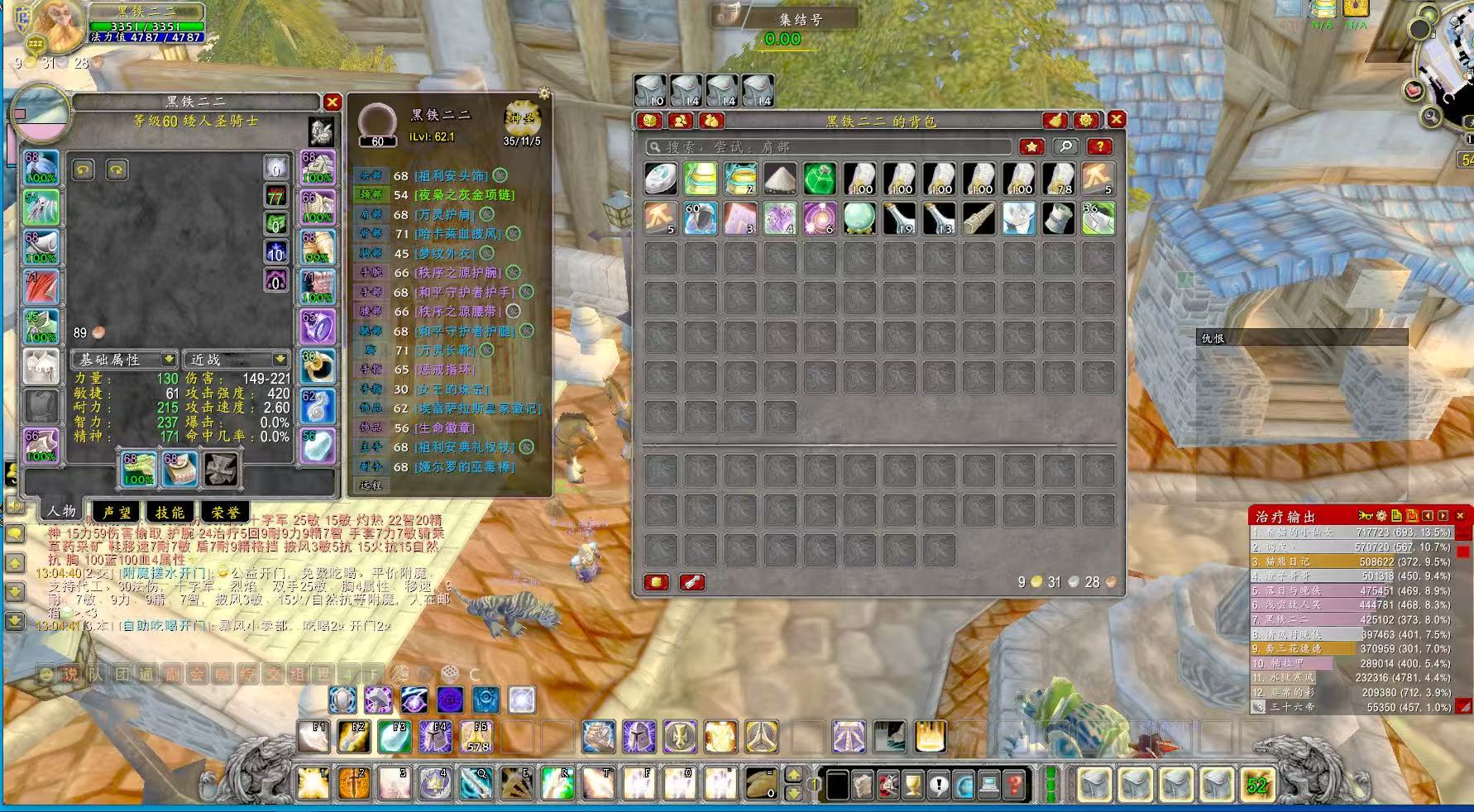Close the 治疗输出 healing meter window
This screenshot has height=812, width=1474.
tap(1460, 516)
